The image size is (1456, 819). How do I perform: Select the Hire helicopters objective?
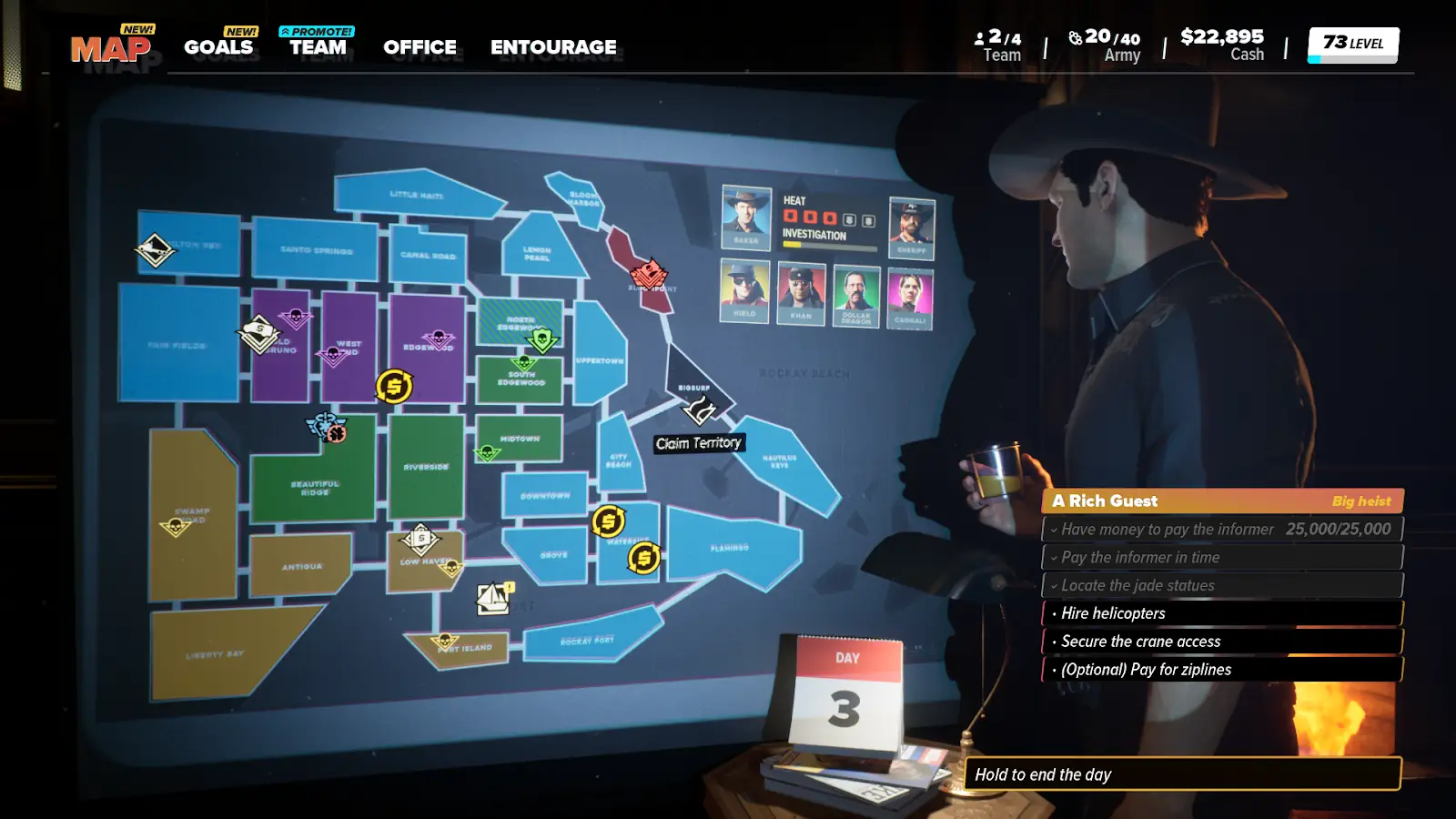coord(1221,613)
